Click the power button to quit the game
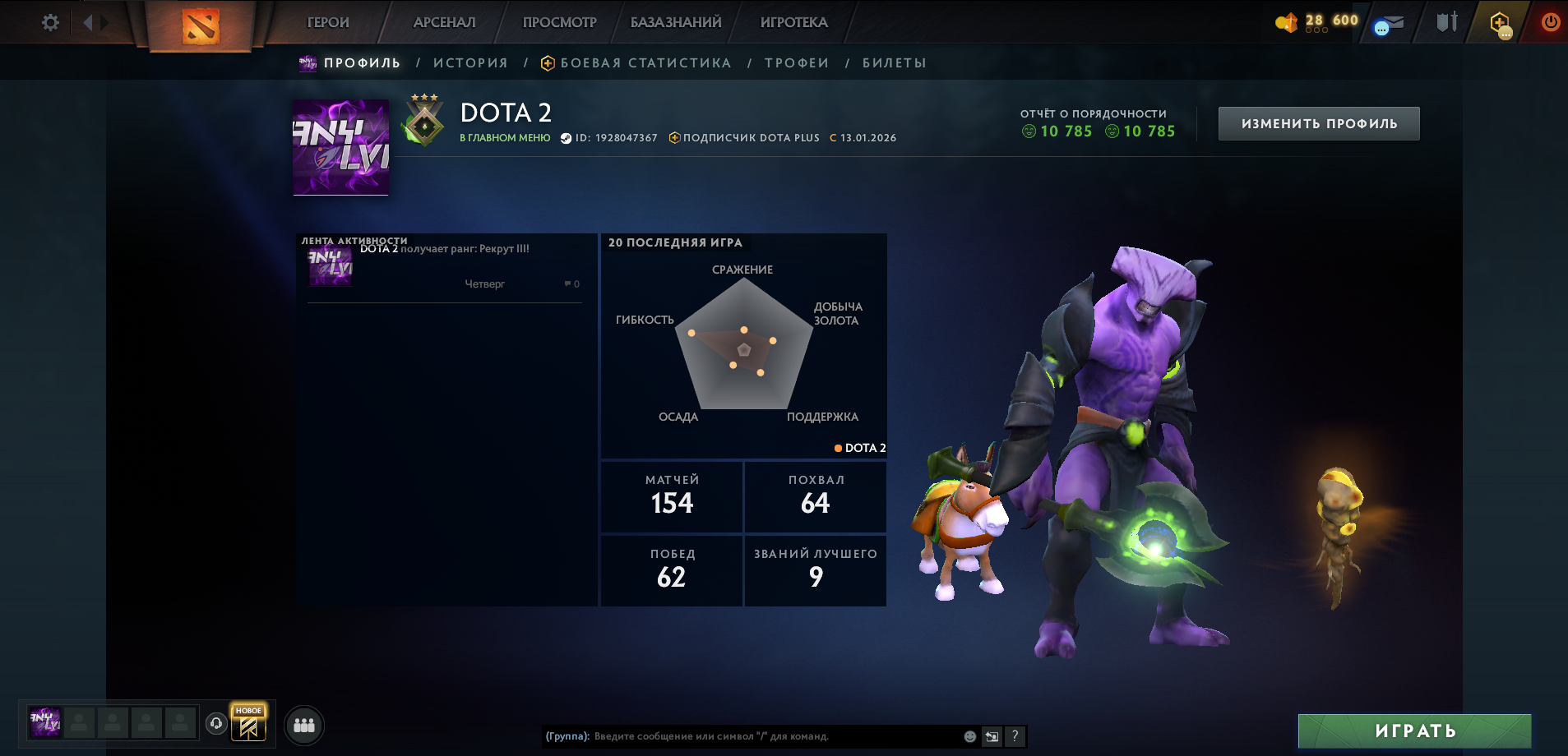The height and width of the screenshot is (756, 1568). click(1550, 22)
